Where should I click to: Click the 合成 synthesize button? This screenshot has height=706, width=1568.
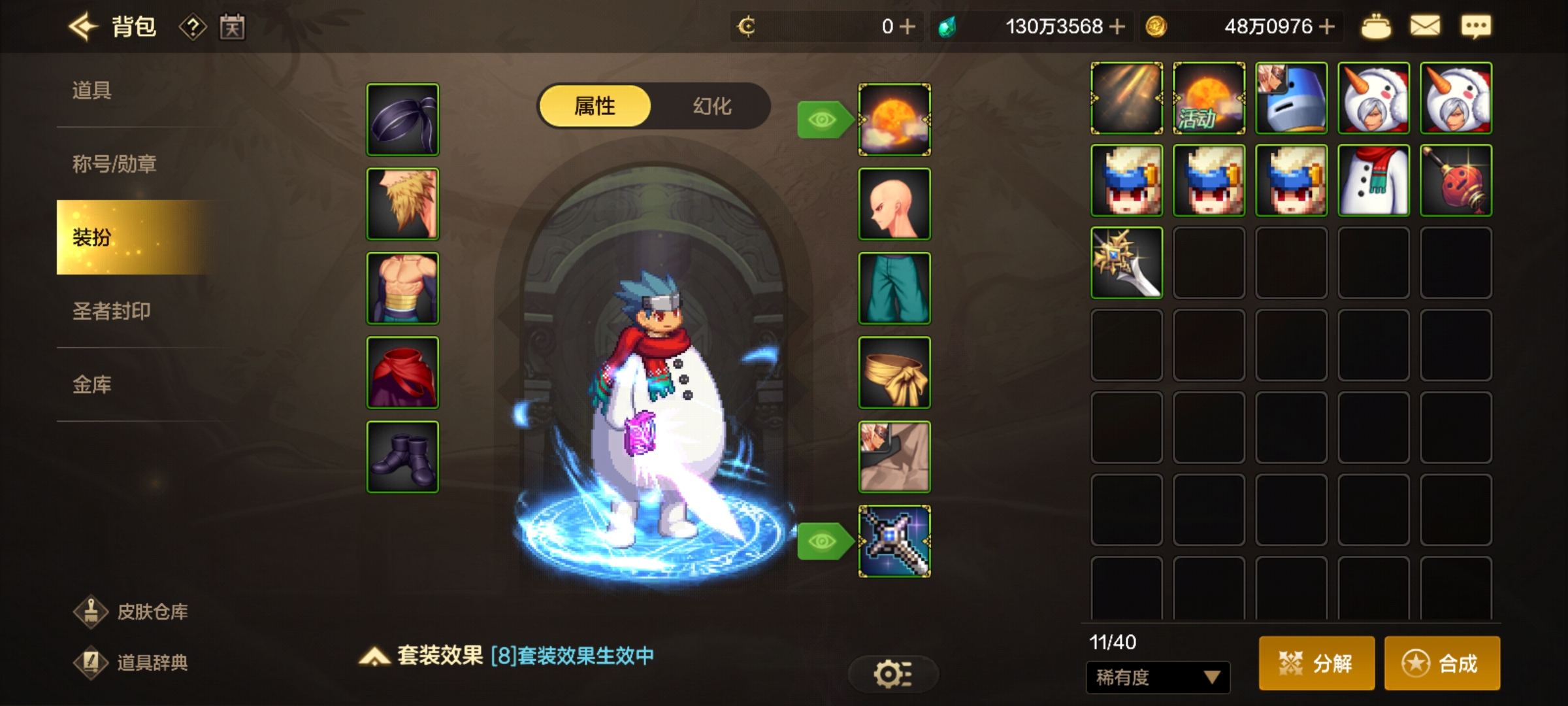1441,663
